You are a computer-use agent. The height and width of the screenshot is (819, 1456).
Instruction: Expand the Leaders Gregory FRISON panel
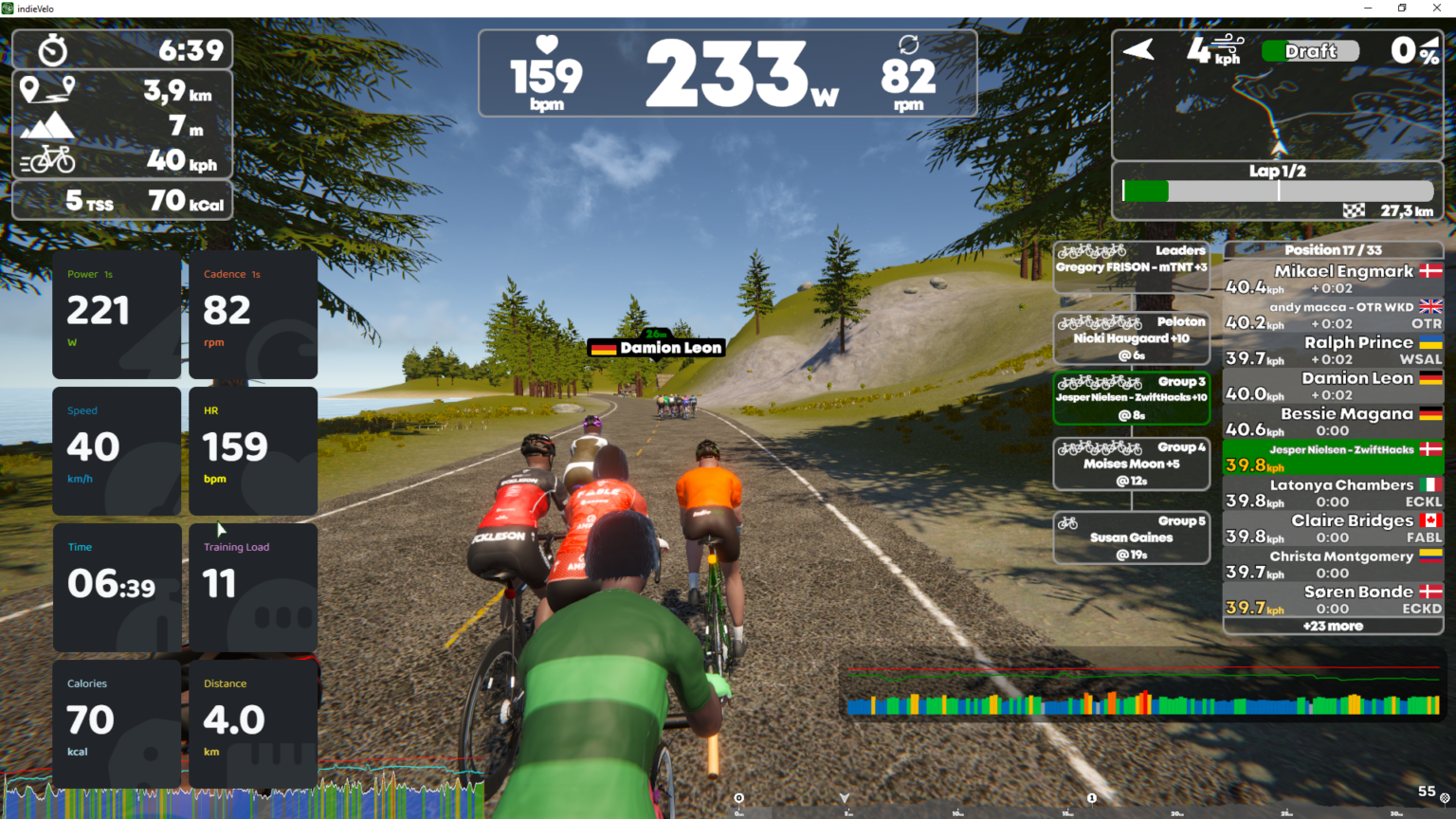[x=1131, y=263]
